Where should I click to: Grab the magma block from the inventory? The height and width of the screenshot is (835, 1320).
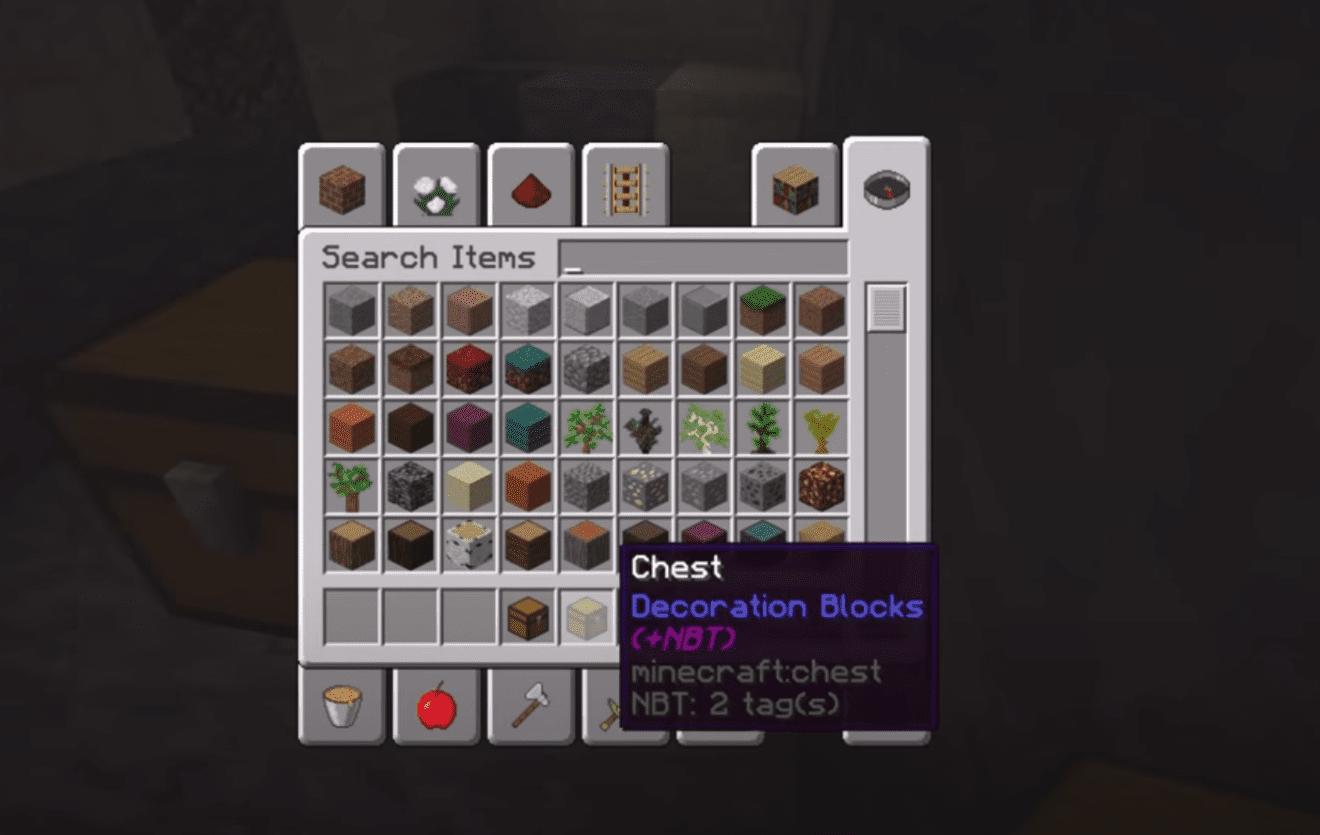coord(820,487)
